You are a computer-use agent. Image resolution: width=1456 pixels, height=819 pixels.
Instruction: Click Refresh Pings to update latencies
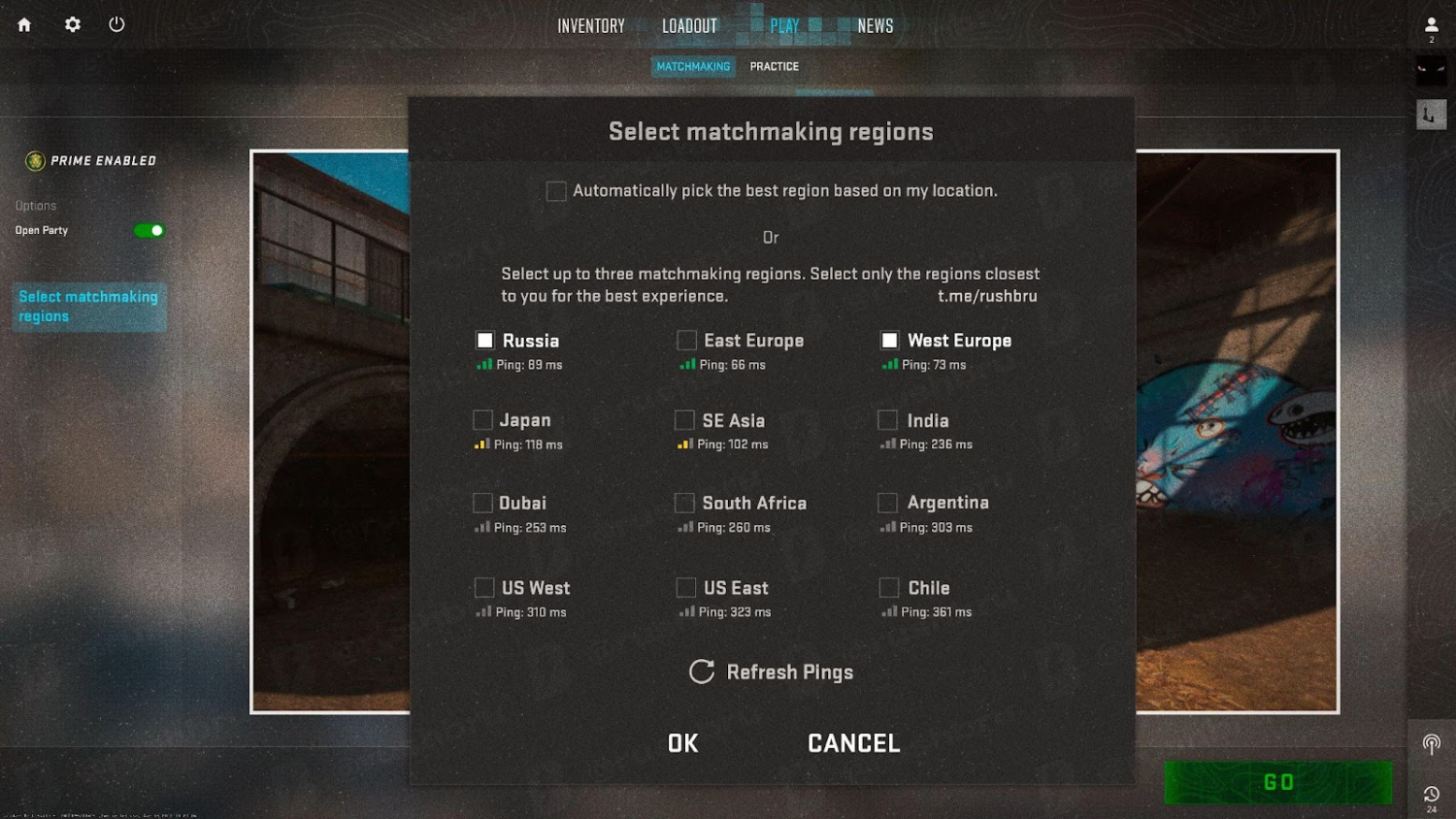point(770,672)
